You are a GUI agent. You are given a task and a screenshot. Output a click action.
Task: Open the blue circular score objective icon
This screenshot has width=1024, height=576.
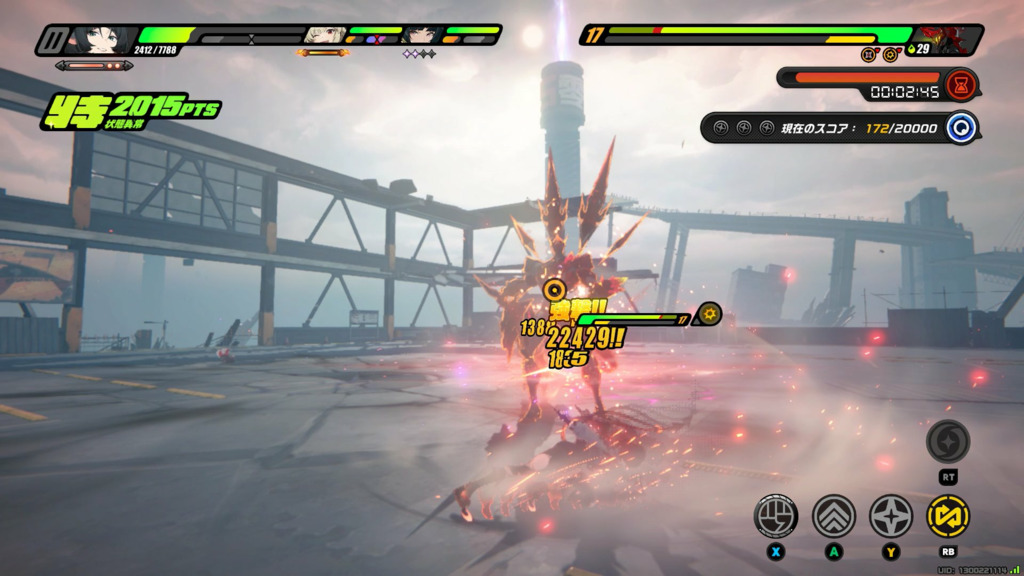(962, 128)
